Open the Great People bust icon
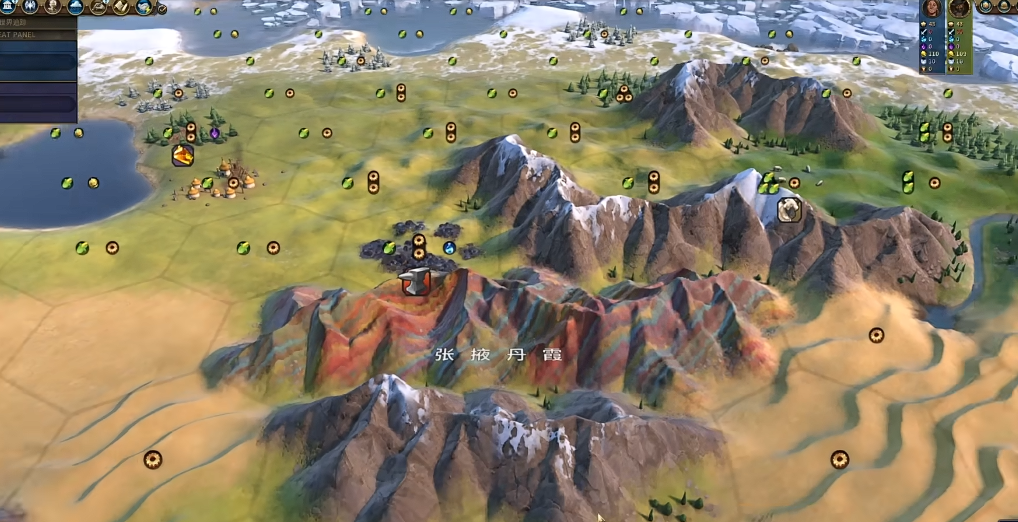Viewport: 1018px width, 522px height. click(x=53, y=6)
